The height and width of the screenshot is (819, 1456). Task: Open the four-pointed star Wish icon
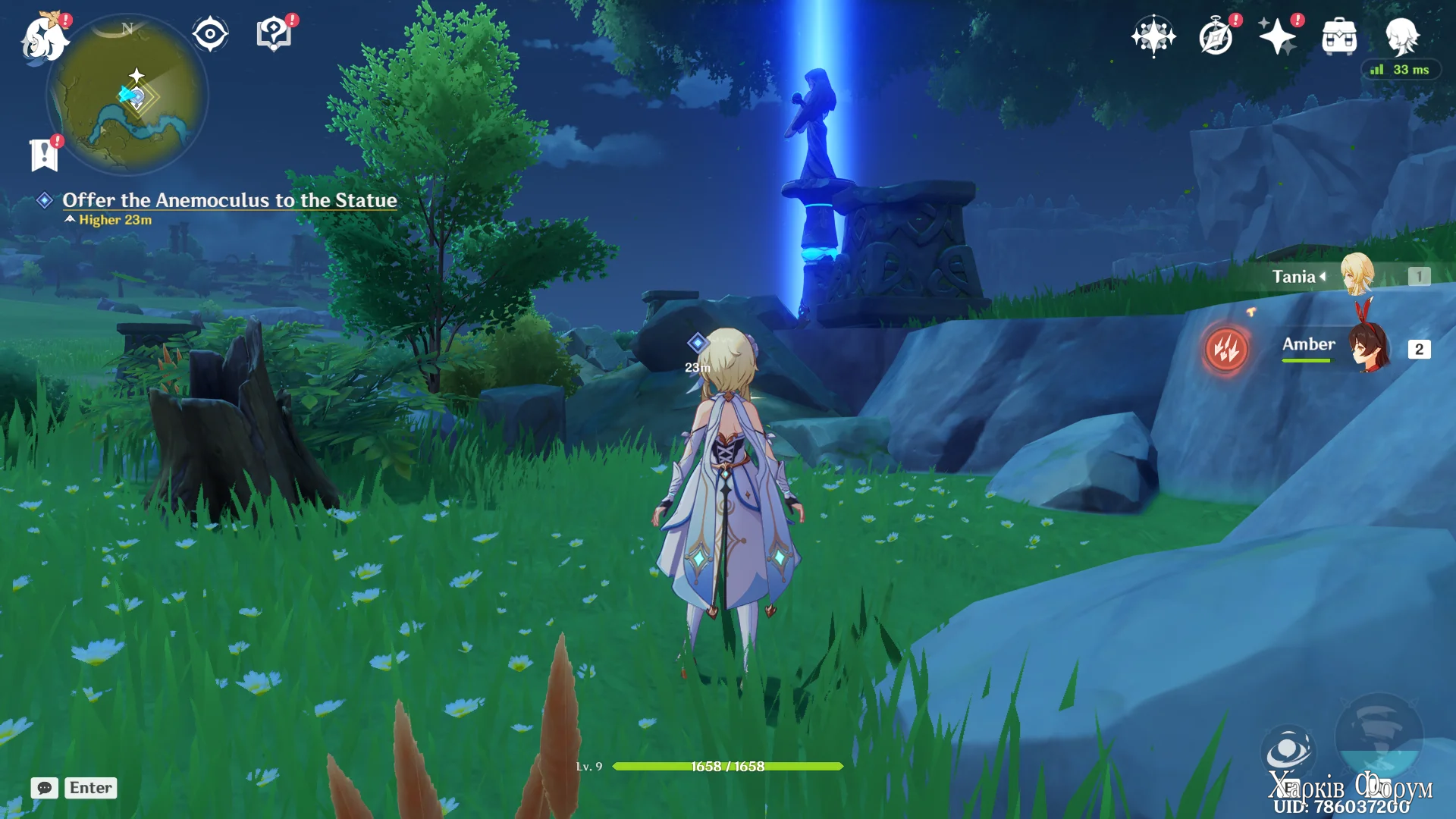pos(1153,36)
